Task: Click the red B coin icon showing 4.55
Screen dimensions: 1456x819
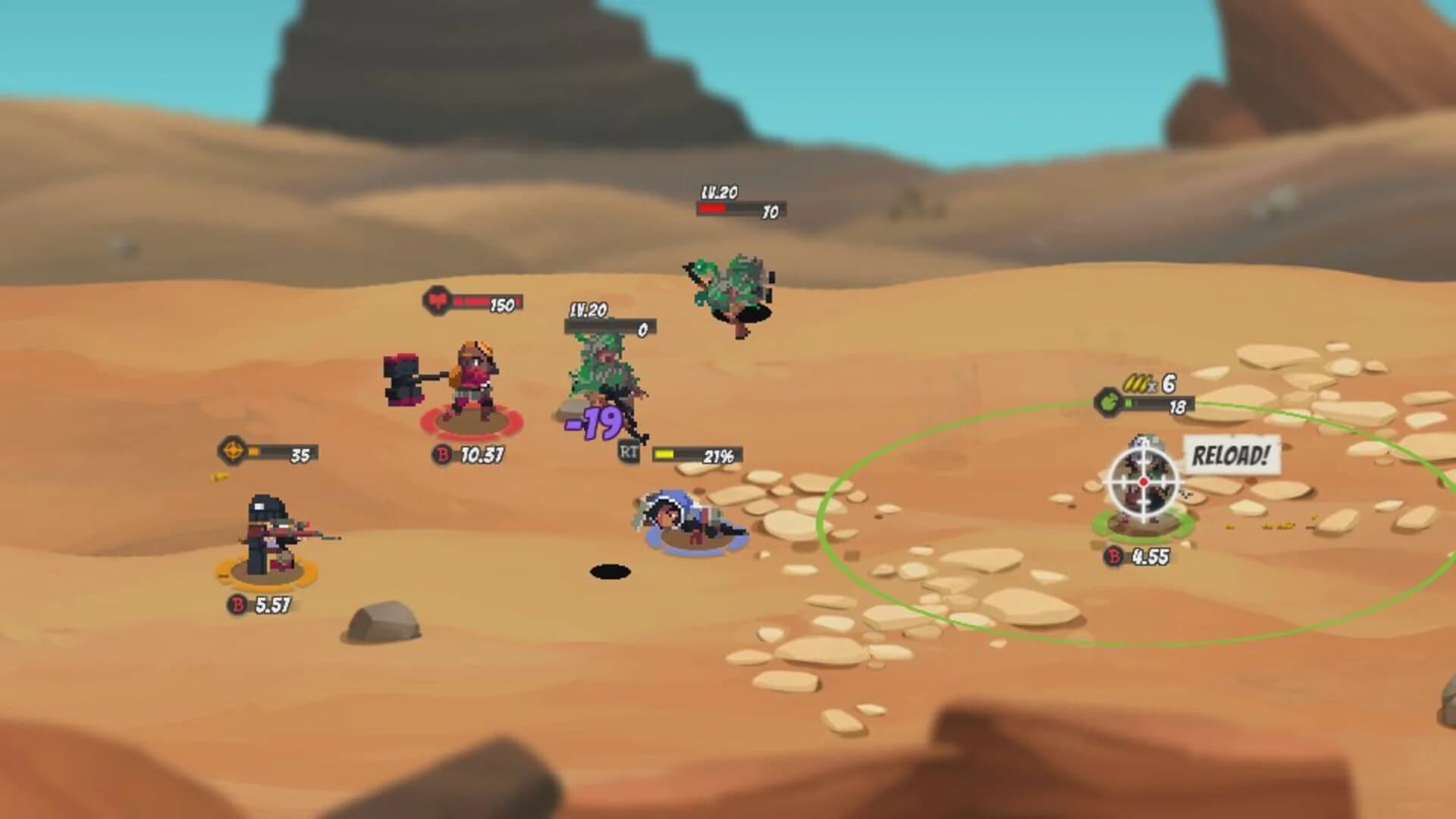Action: (1116, 554)
